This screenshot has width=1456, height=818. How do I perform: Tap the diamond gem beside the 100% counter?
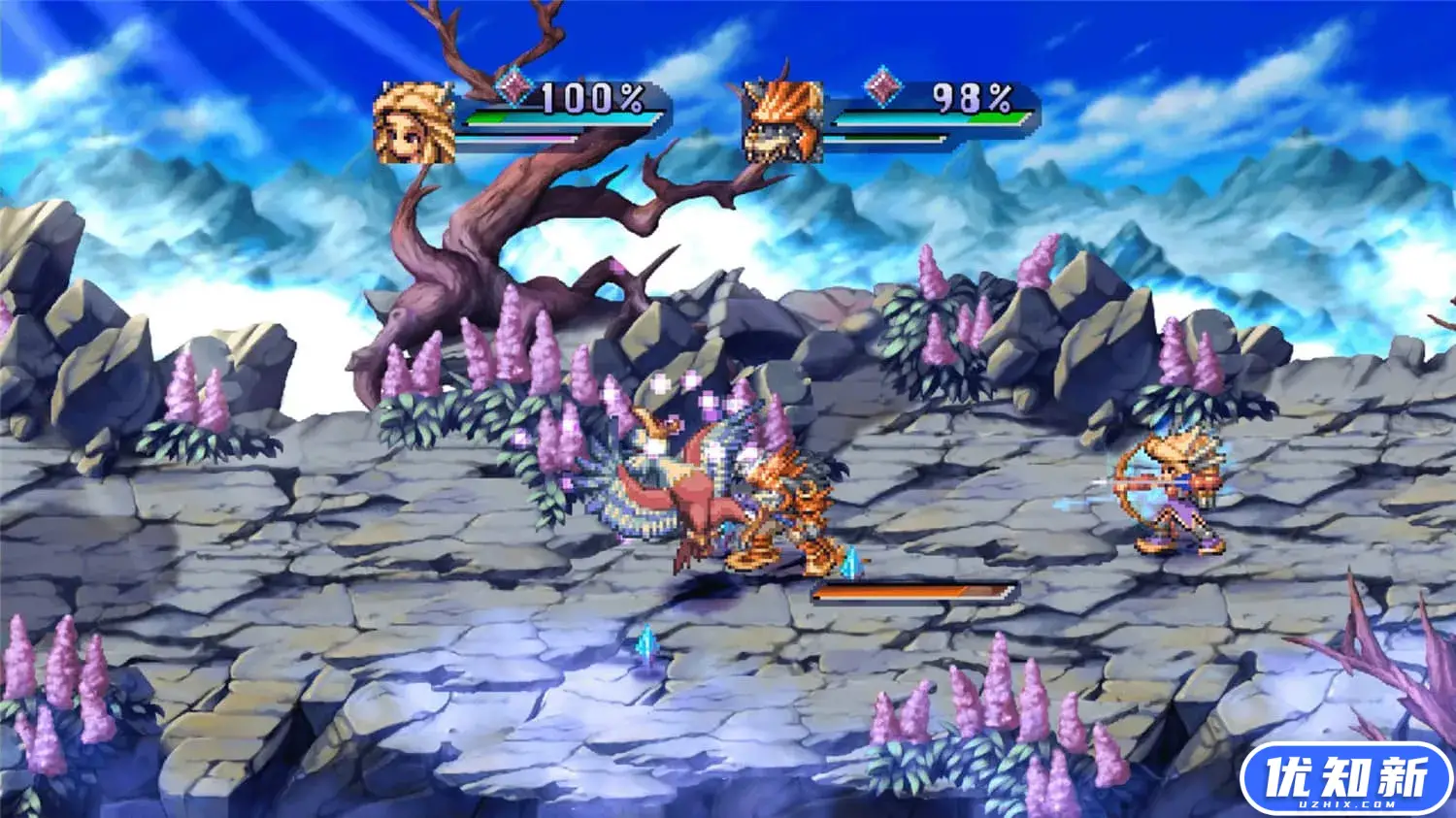pyautogui.click(x=515, y=89)
